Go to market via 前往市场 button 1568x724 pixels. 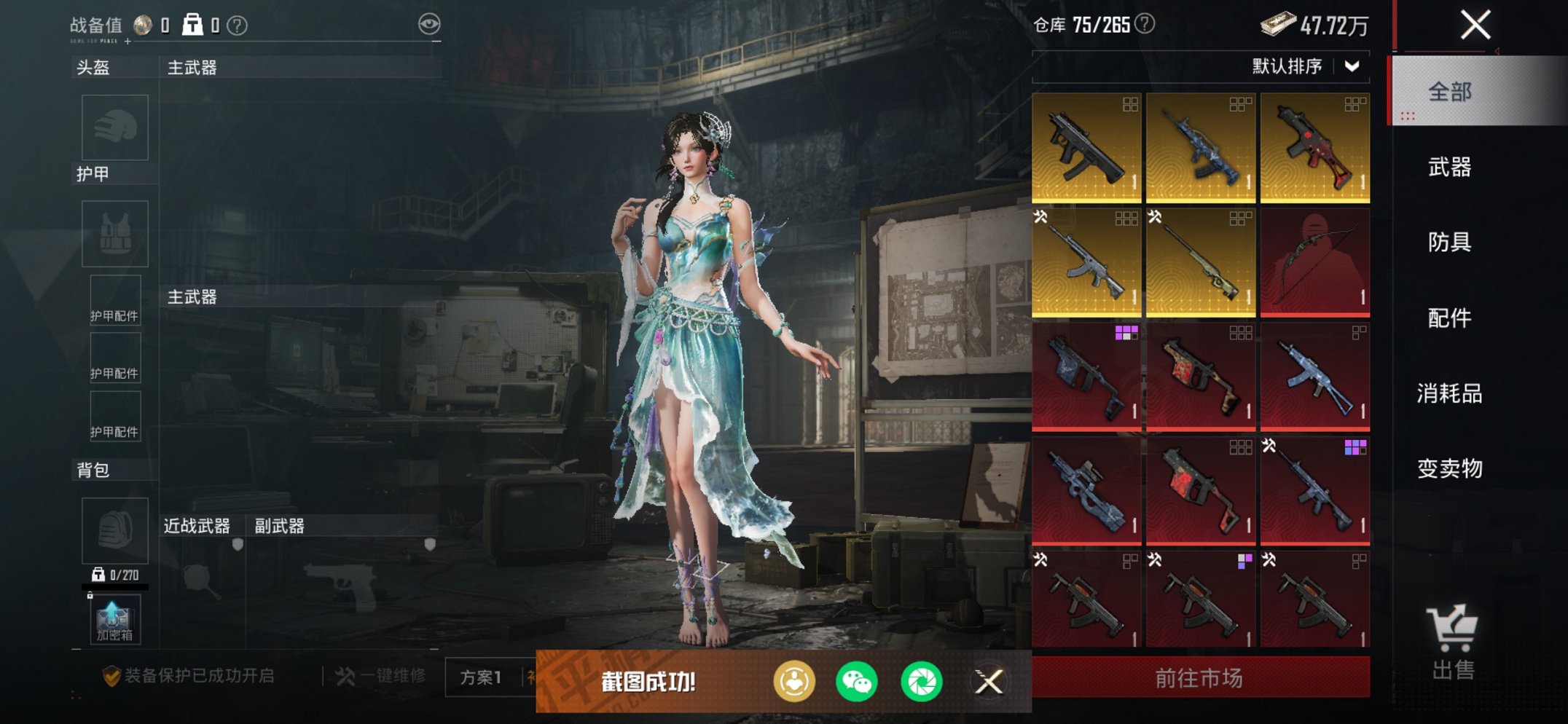[1200, 678]
